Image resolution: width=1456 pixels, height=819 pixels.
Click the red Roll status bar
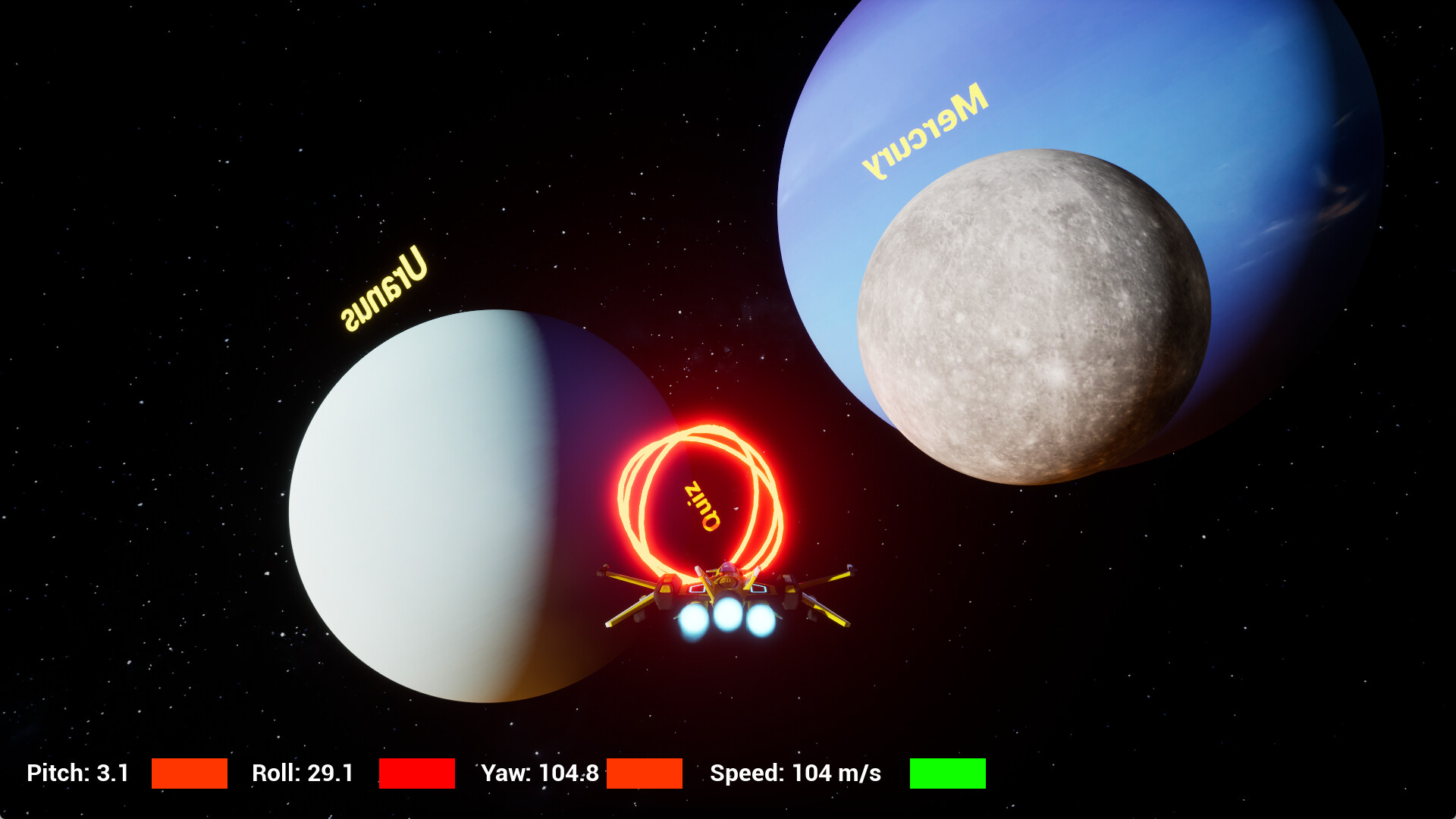tap(416, 774)
